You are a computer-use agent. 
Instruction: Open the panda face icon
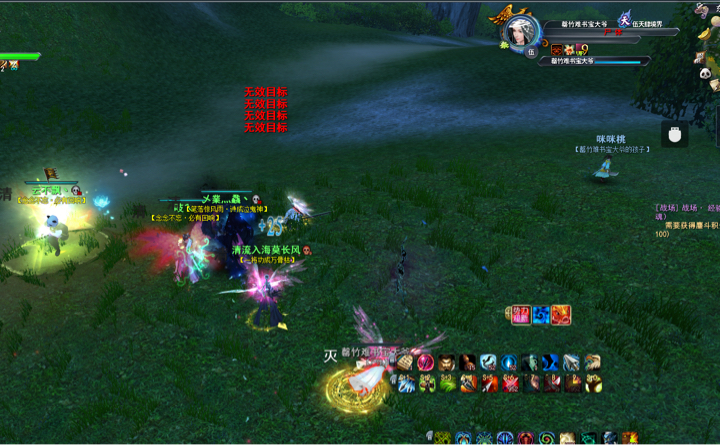coord(703,72)
